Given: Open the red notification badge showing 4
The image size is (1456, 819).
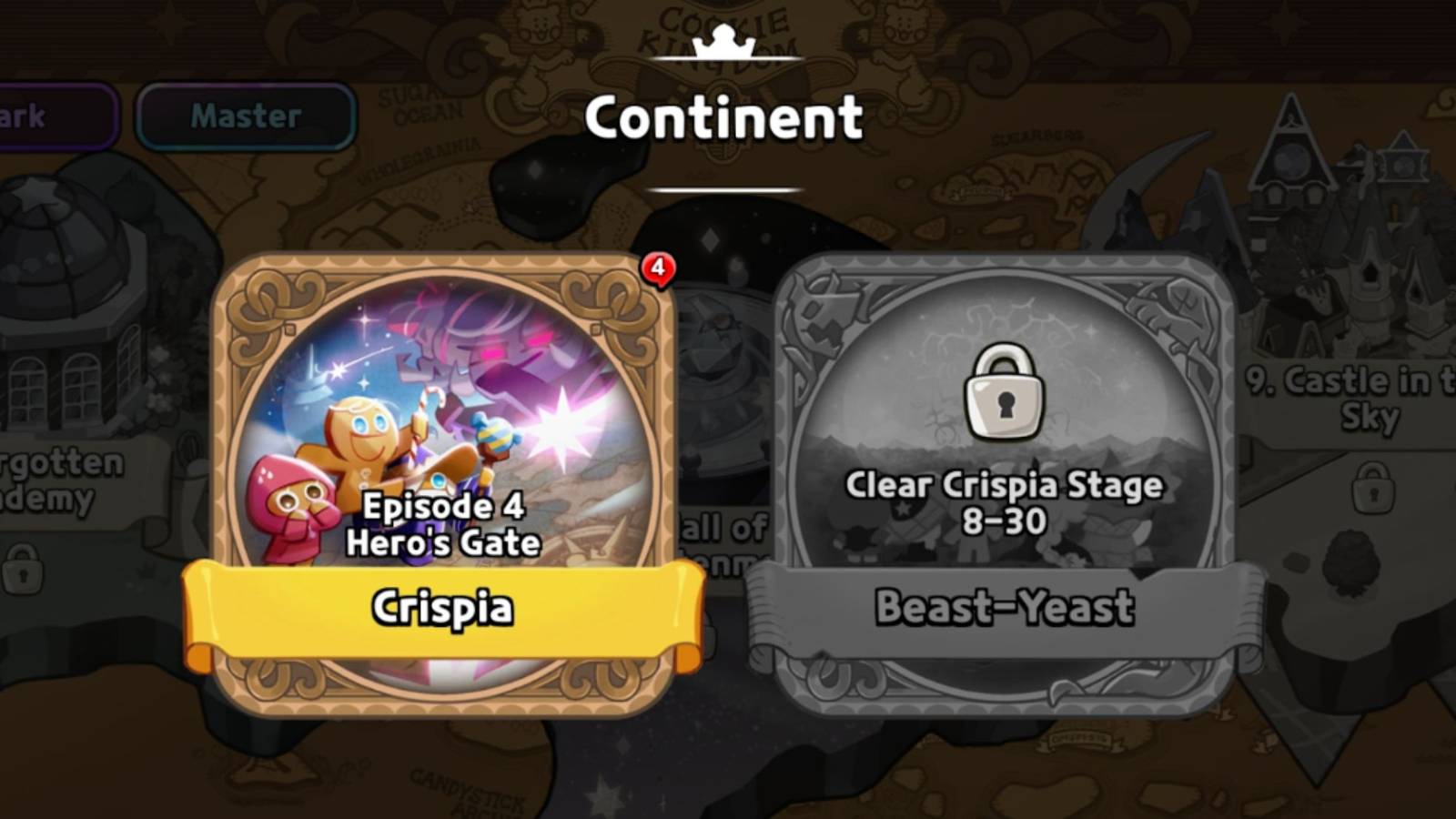Looking at the screenshot, I should pyautogui.click(x=658, y=268).
